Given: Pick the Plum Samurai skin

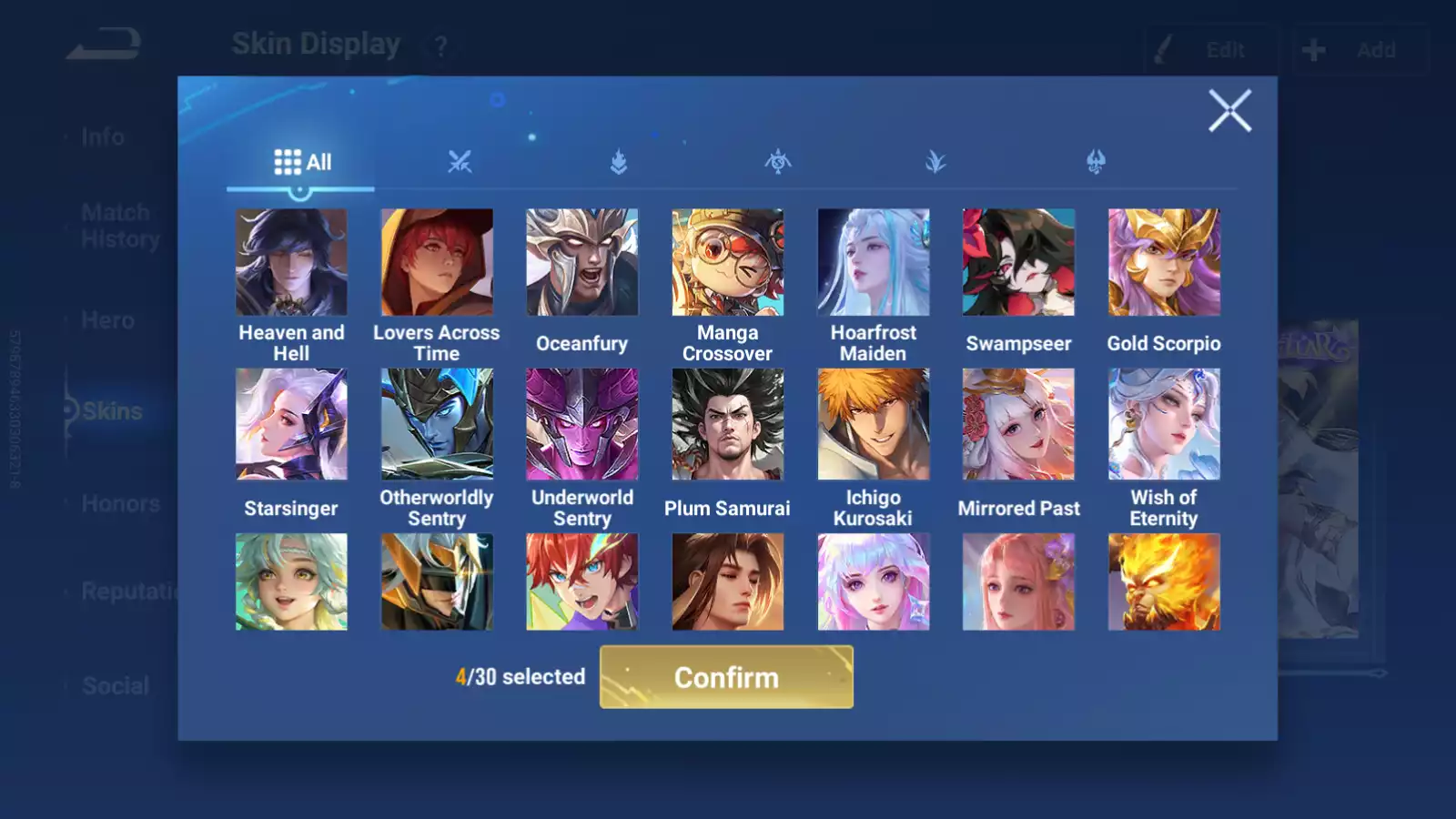Looking at the screenshot, I should coord(727,424).
